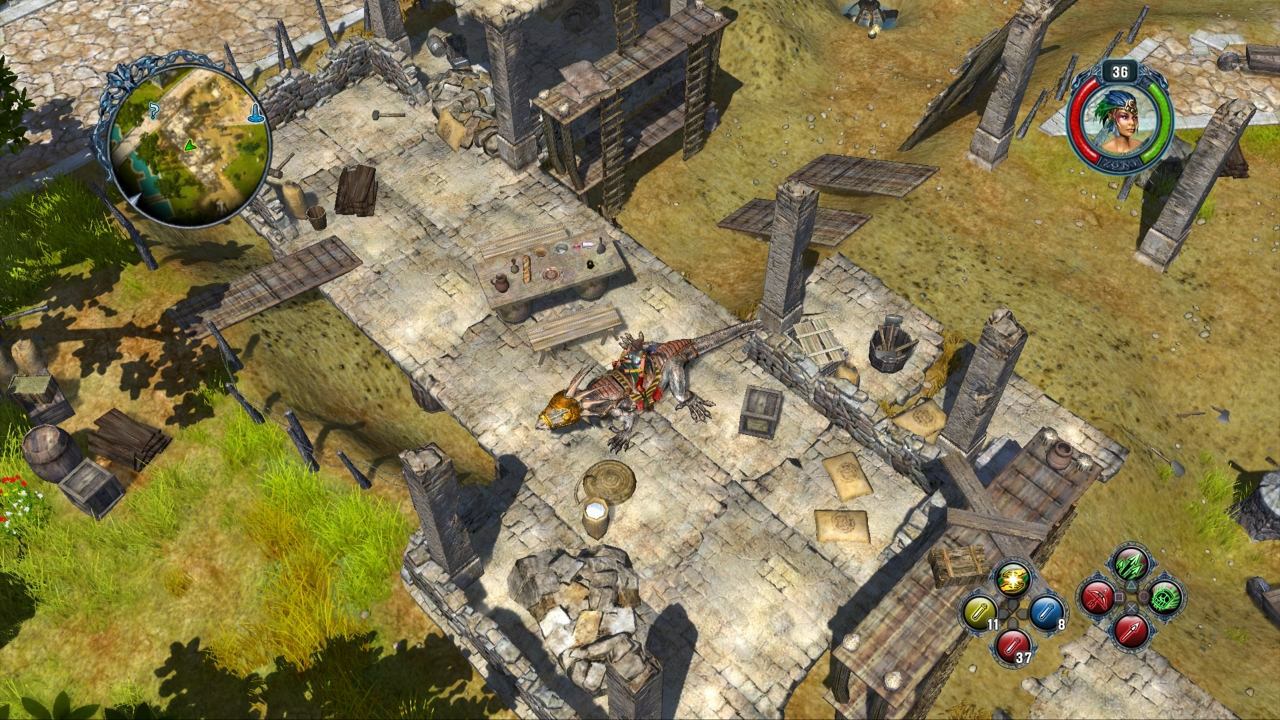Select the red spear attack icon
The height and width of the screenshot is (720, 1280).
(1130, 631)
